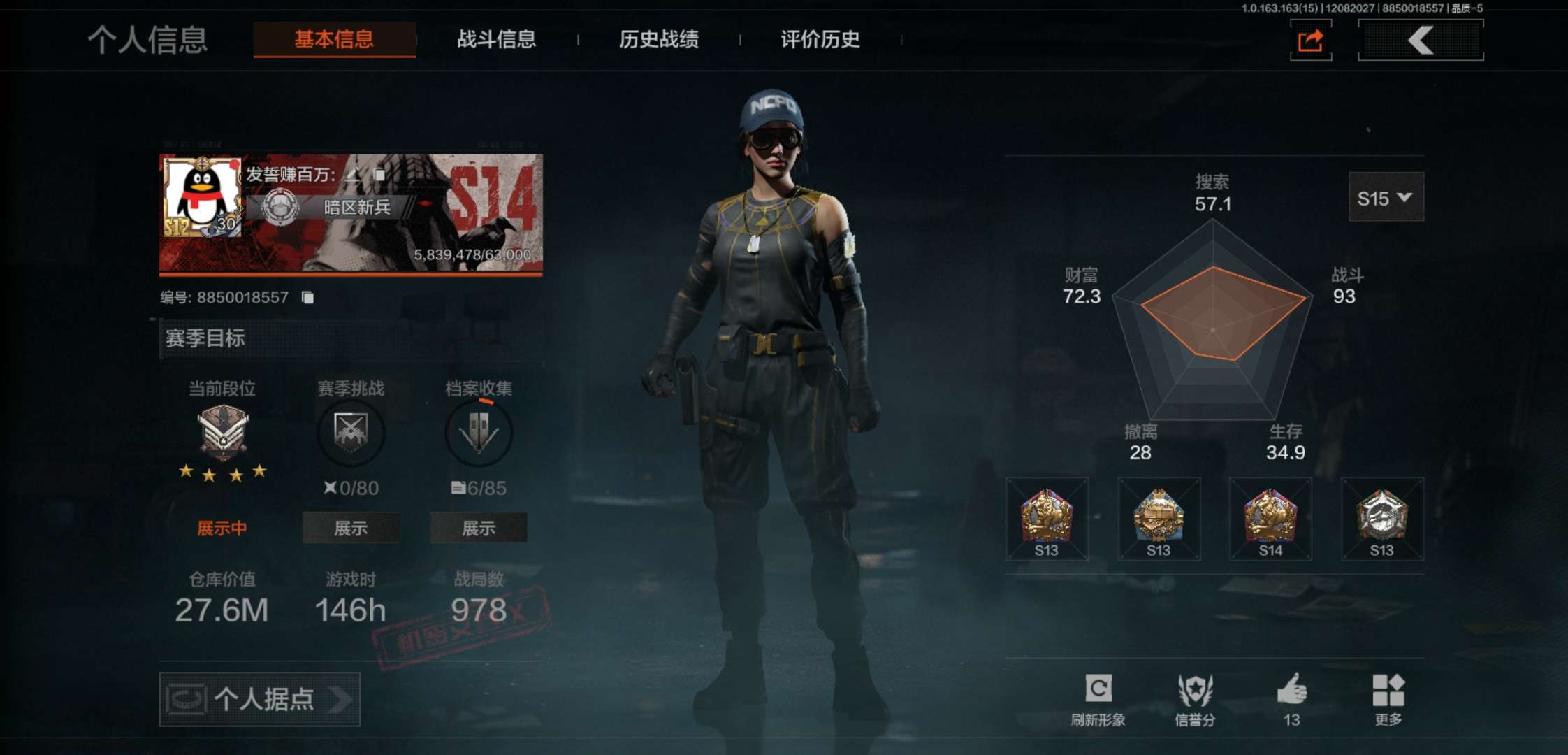The width and height of the screenshot is (1568, 755).
Task: Copy the player name via copy icon
Action: pos(379,175)
